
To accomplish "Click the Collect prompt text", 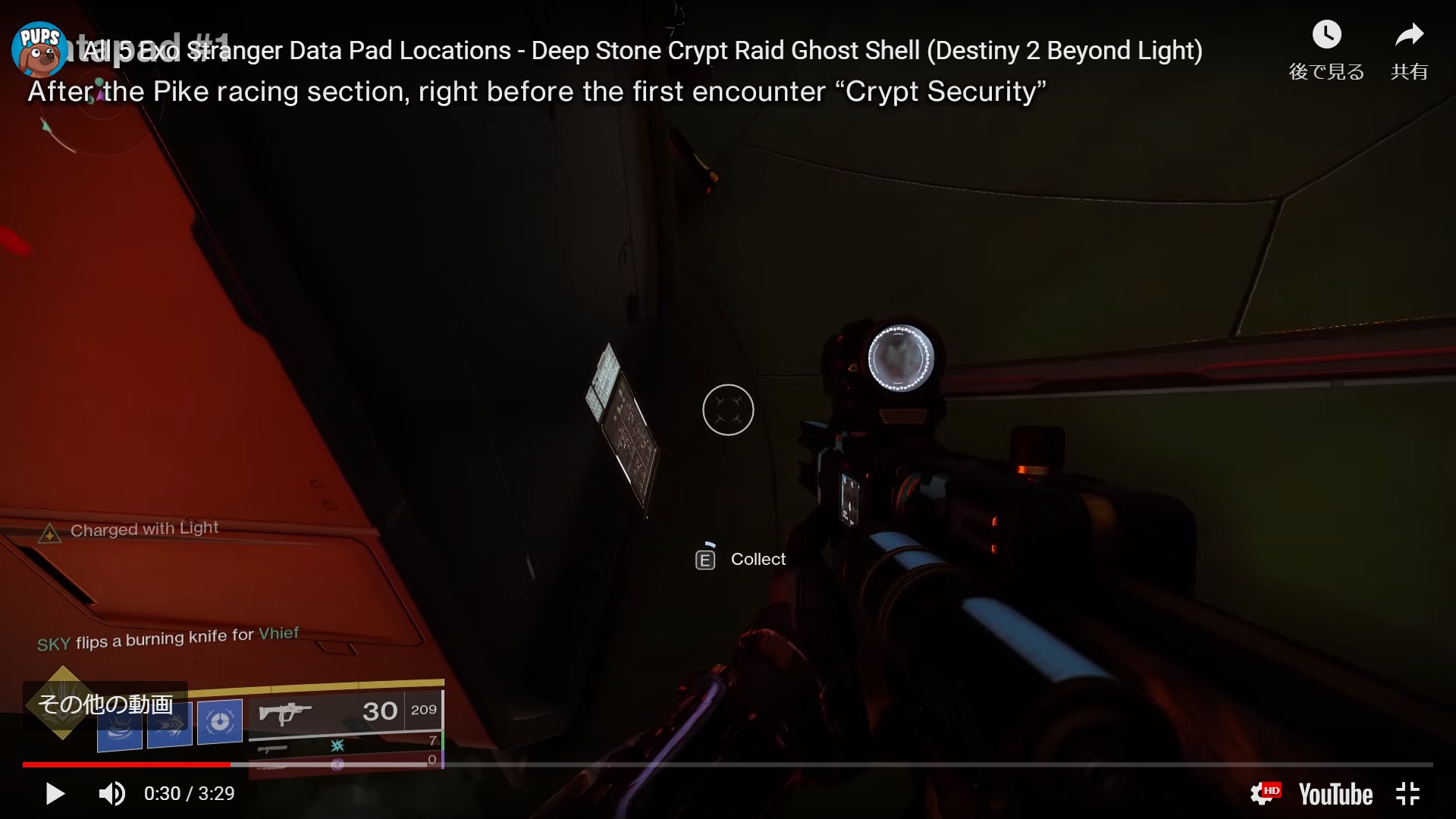I will point(758,559).
